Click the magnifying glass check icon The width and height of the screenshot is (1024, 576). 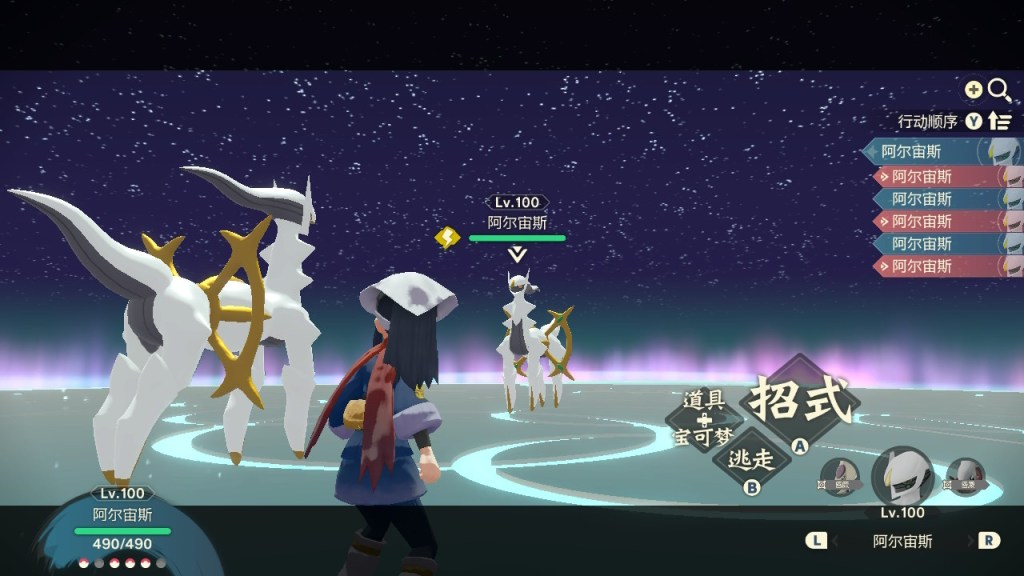click(x=999, y=90)
